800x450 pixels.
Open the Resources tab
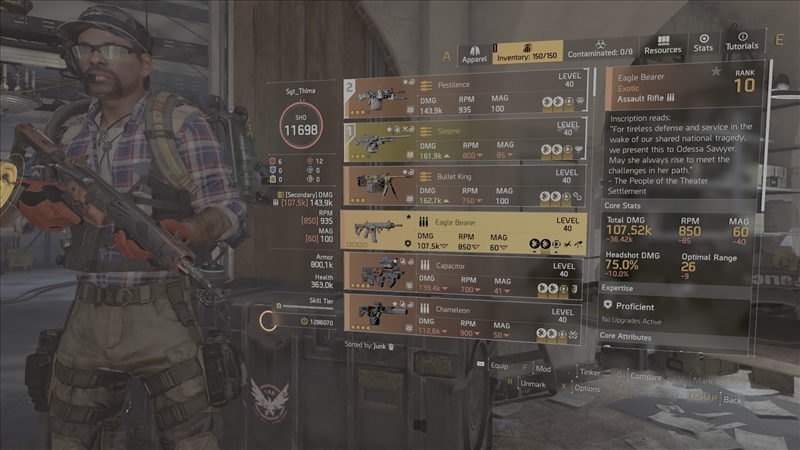(x=662, y=49)
